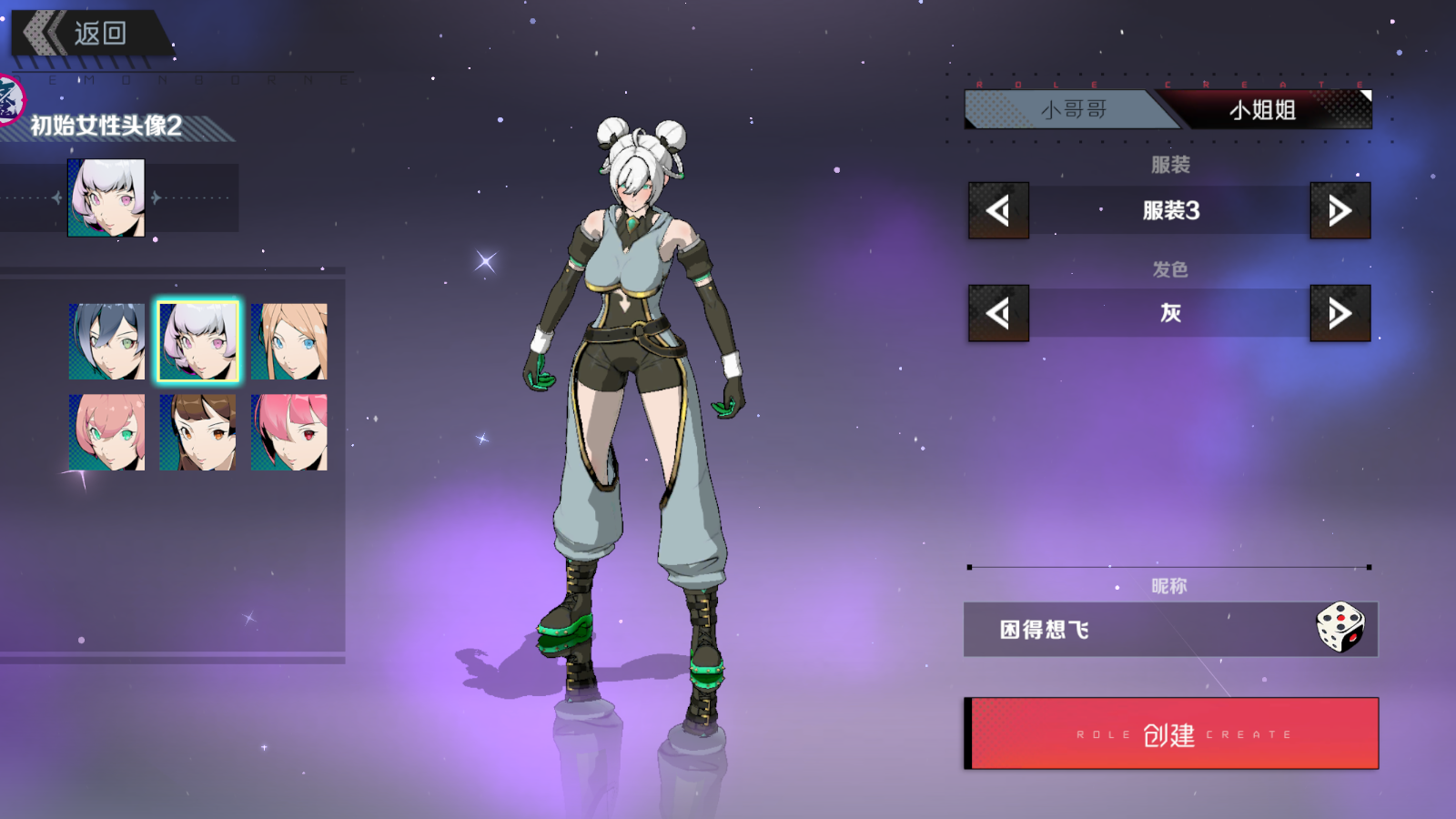The width and height of the screenshot is (1456, 819).
Task: Show the previous 服装 outfit
Action: tap(998, 210)
